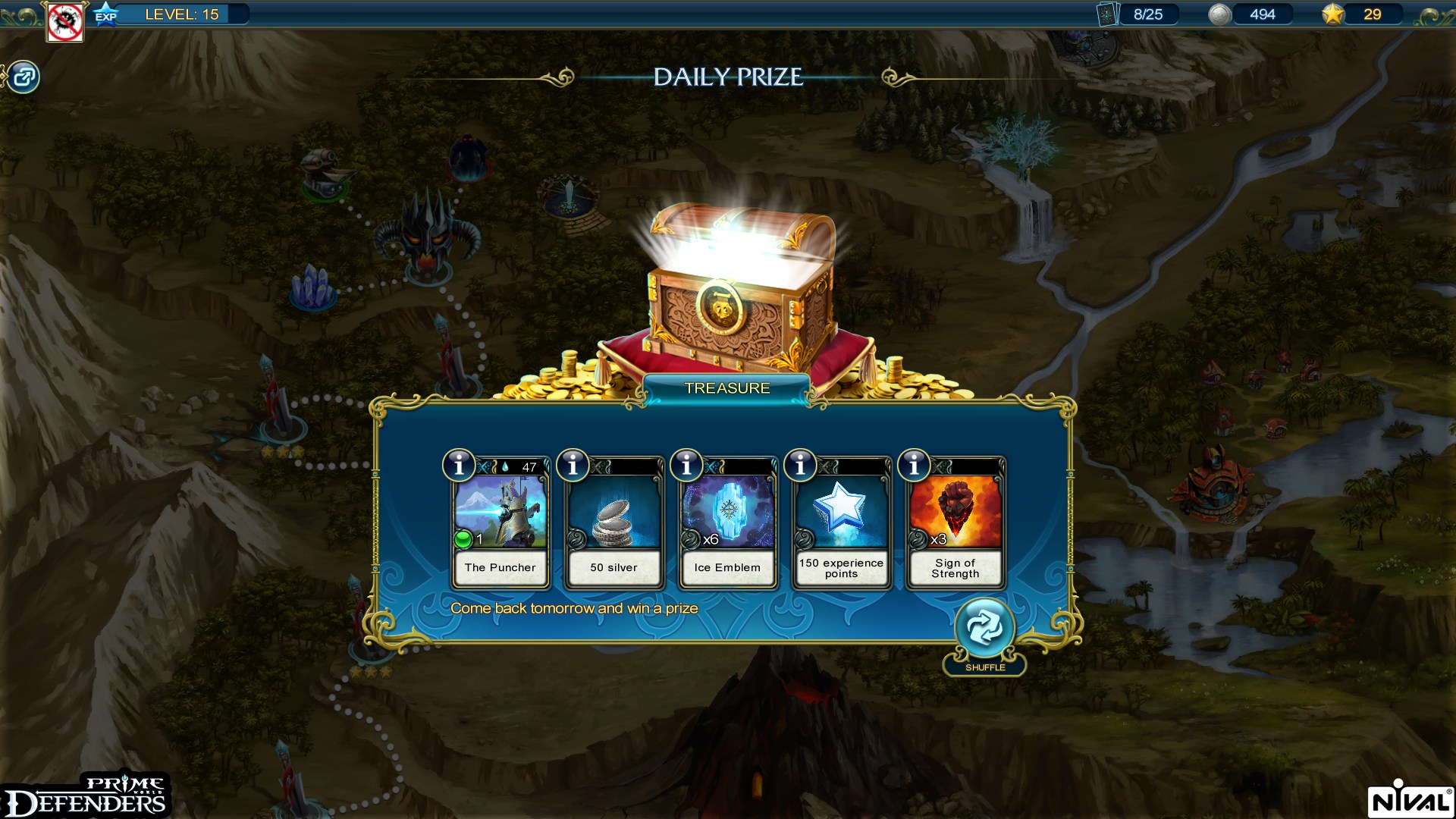The width and height of the screenshot is (1456, 819).
Task: Click the EXP star icon
Action: point(106,13)
